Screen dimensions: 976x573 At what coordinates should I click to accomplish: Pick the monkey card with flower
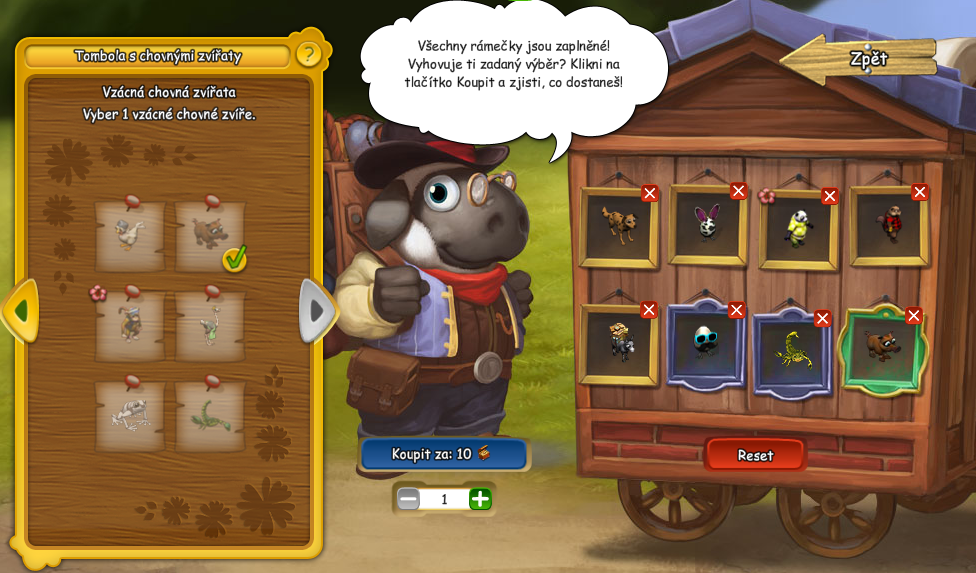[130, 324]
